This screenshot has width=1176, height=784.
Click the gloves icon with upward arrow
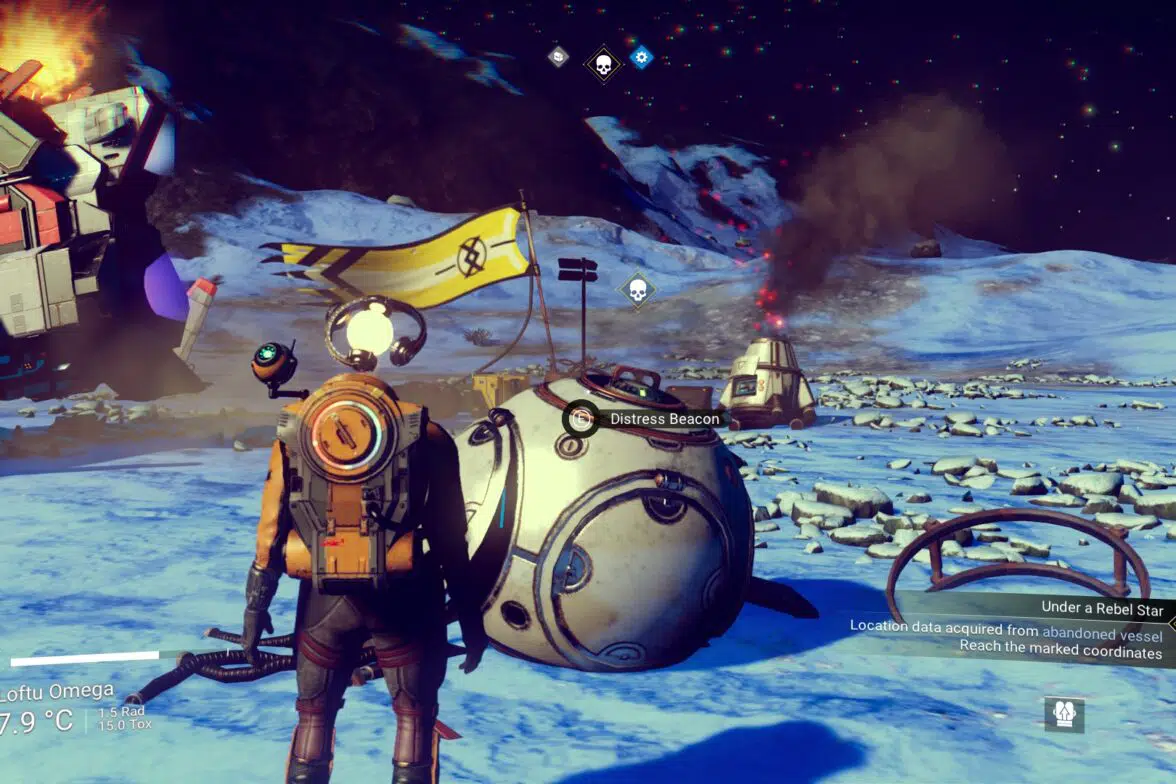coord(1064,714)
